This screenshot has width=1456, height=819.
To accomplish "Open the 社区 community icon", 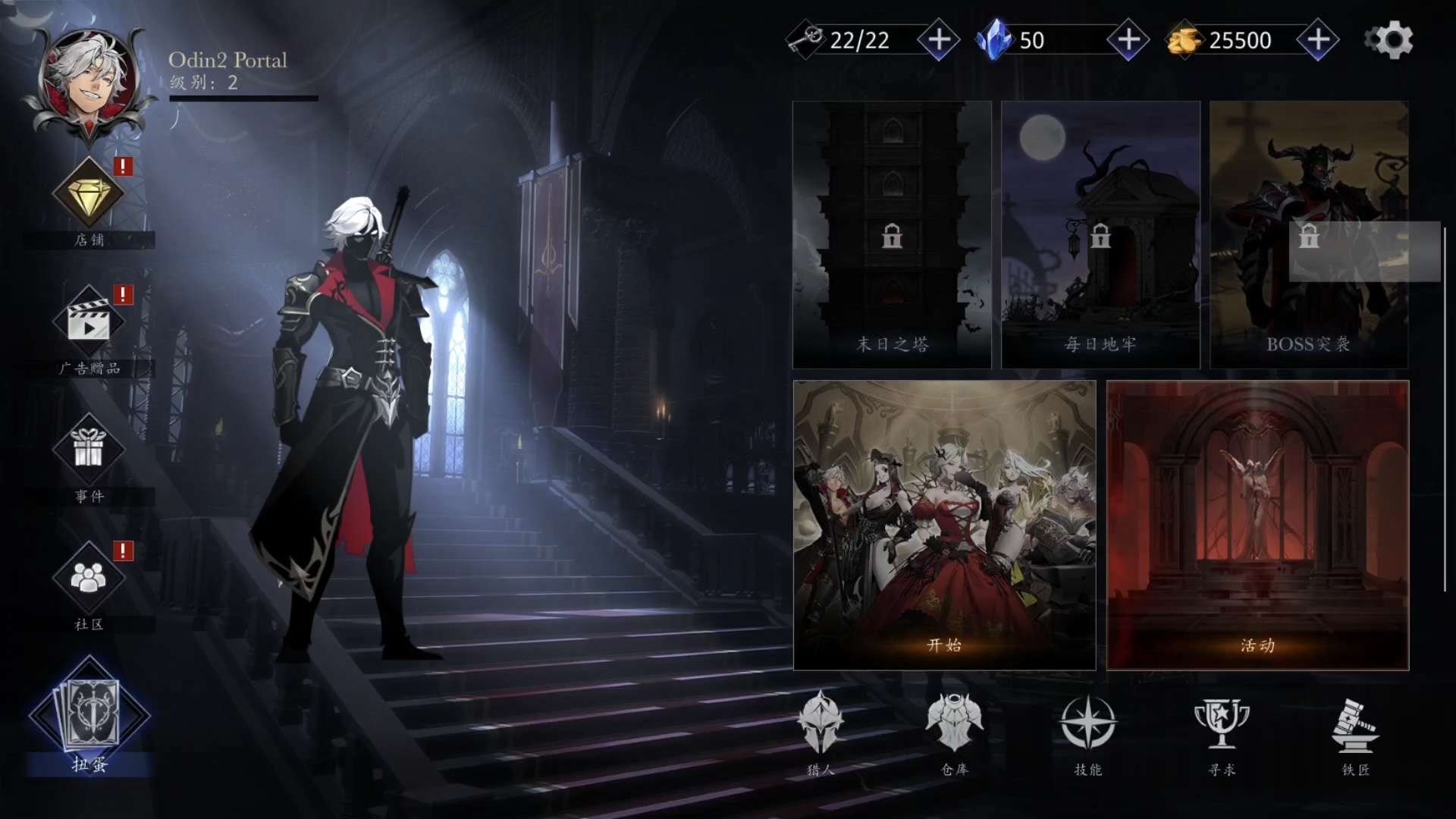I will click(89, 578).
